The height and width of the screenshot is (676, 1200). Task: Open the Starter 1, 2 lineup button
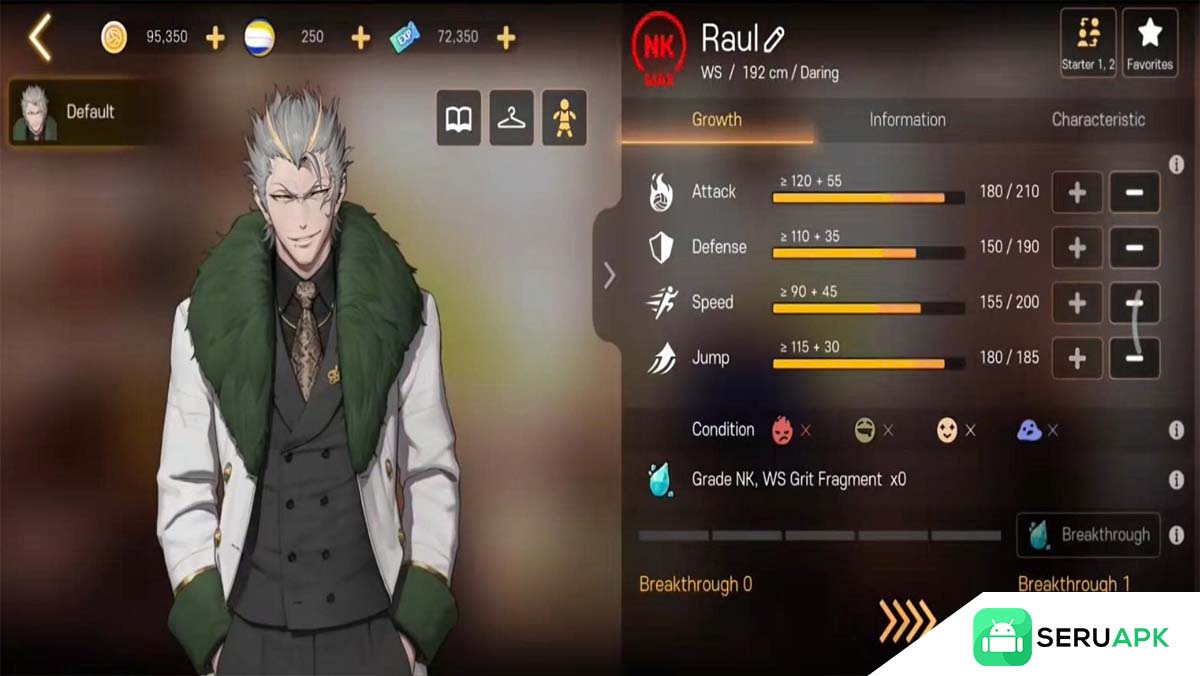(1088, 42)
